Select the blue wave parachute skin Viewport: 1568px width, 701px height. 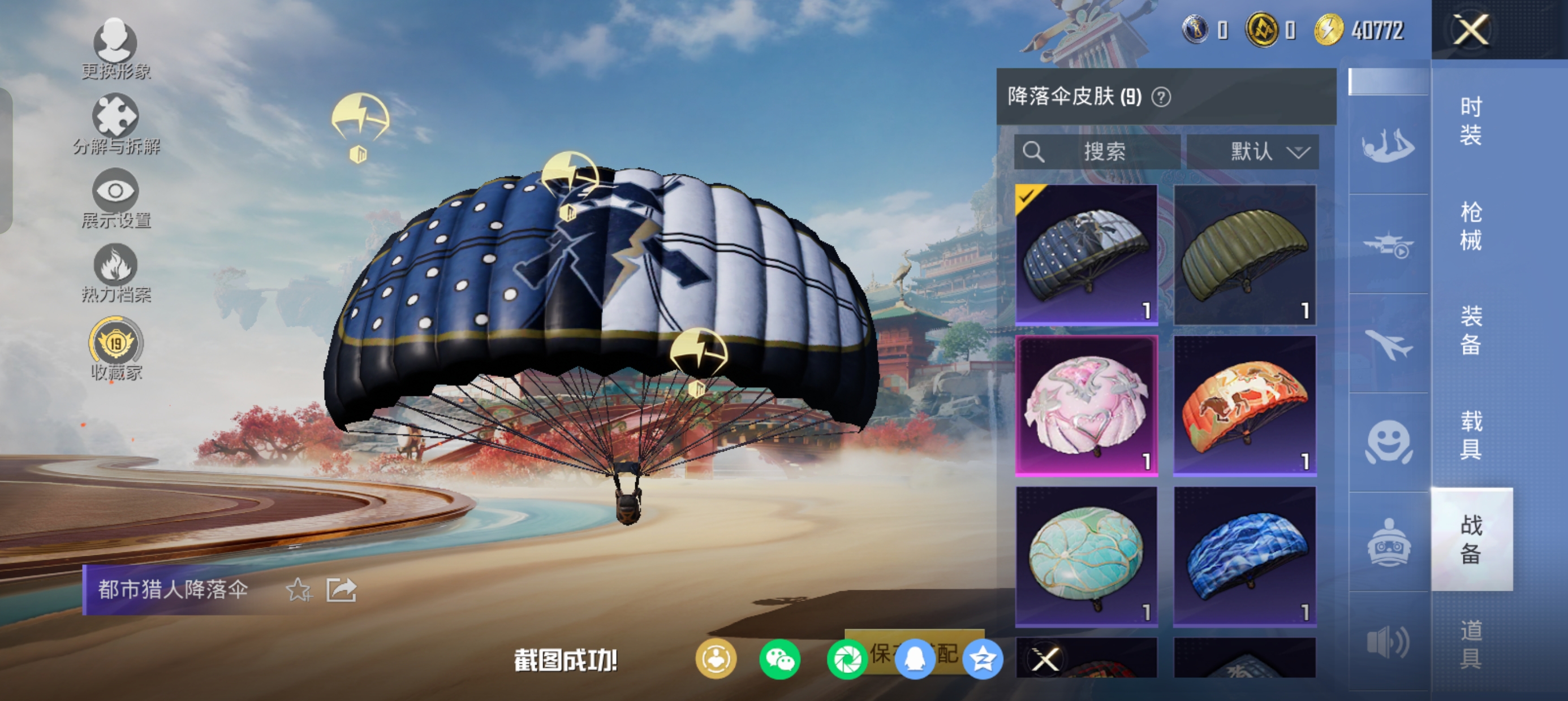(1244, 556)
